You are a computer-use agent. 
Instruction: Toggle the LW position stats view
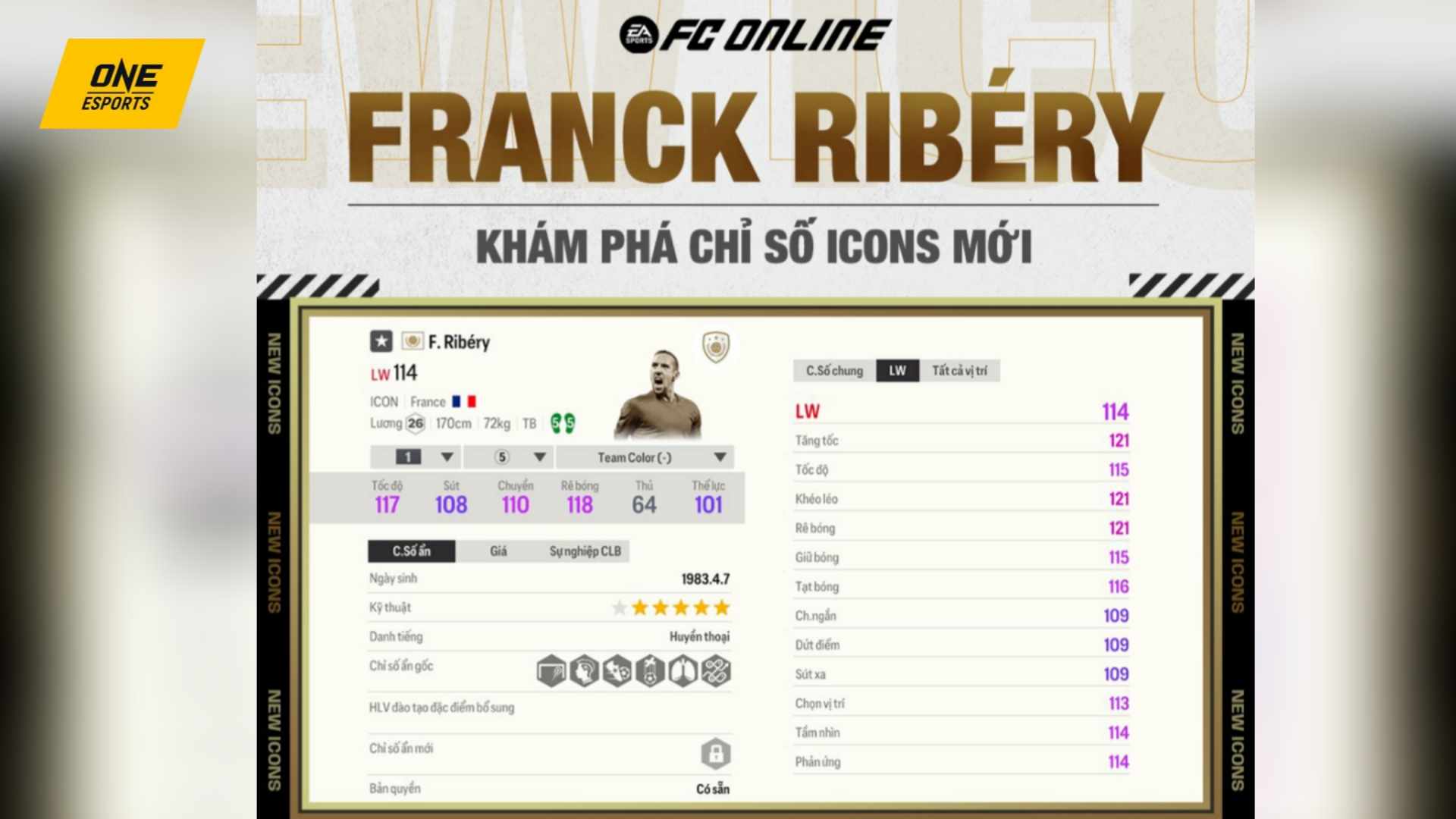pos(897,371)
